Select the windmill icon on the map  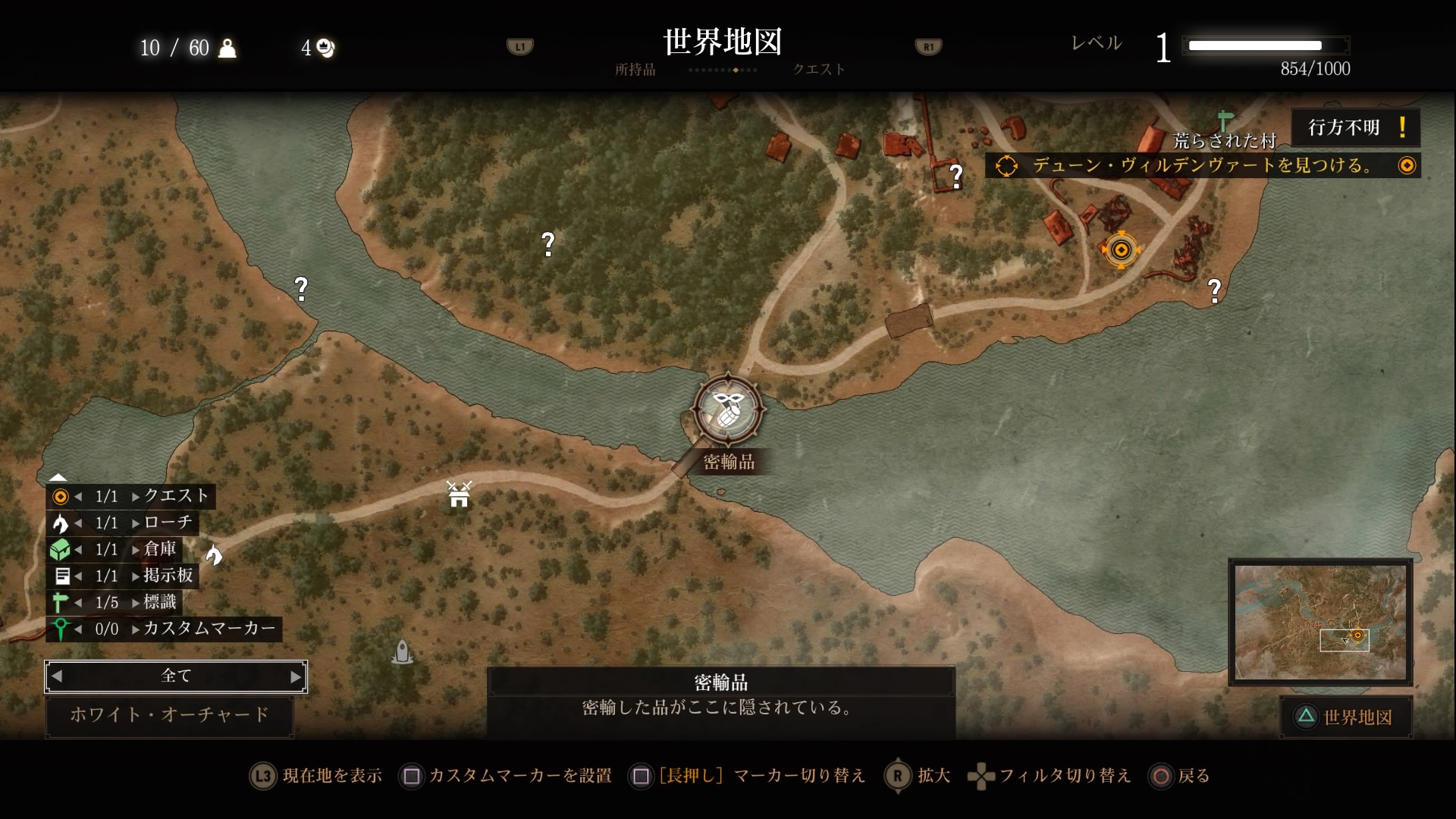[458, 494]
